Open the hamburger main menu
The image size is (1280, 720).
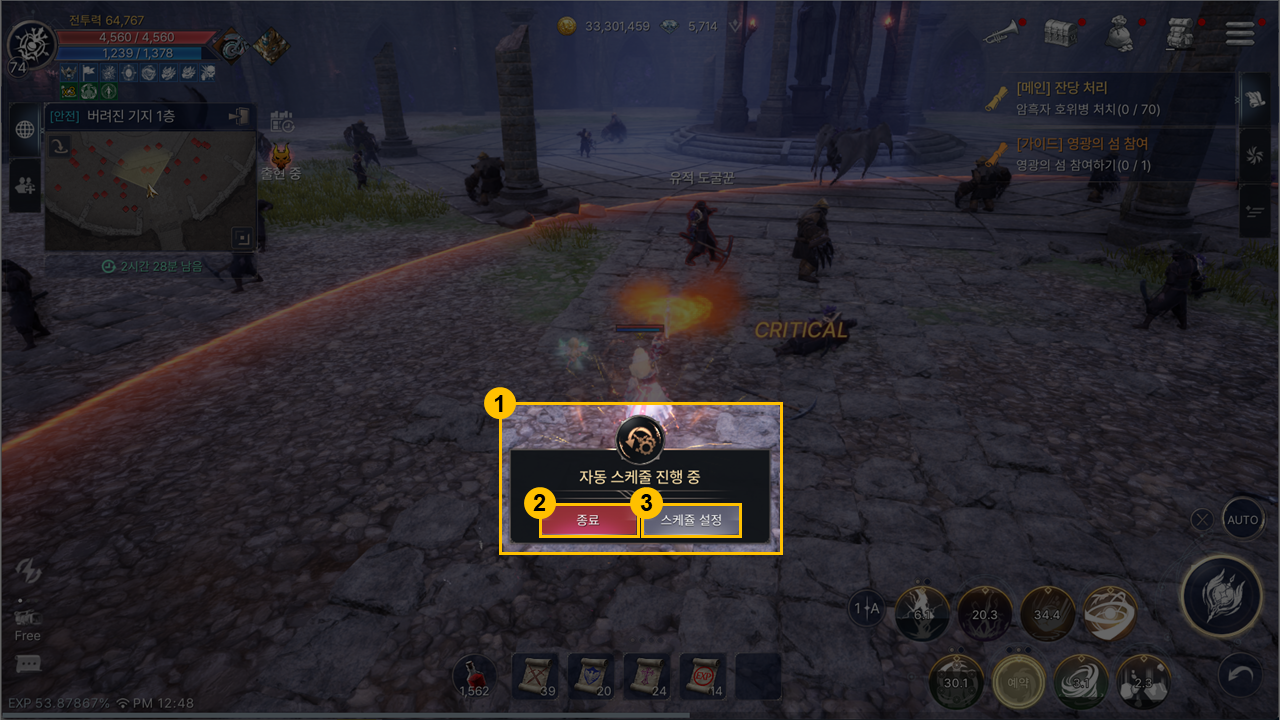click(x=1240, y=33)
